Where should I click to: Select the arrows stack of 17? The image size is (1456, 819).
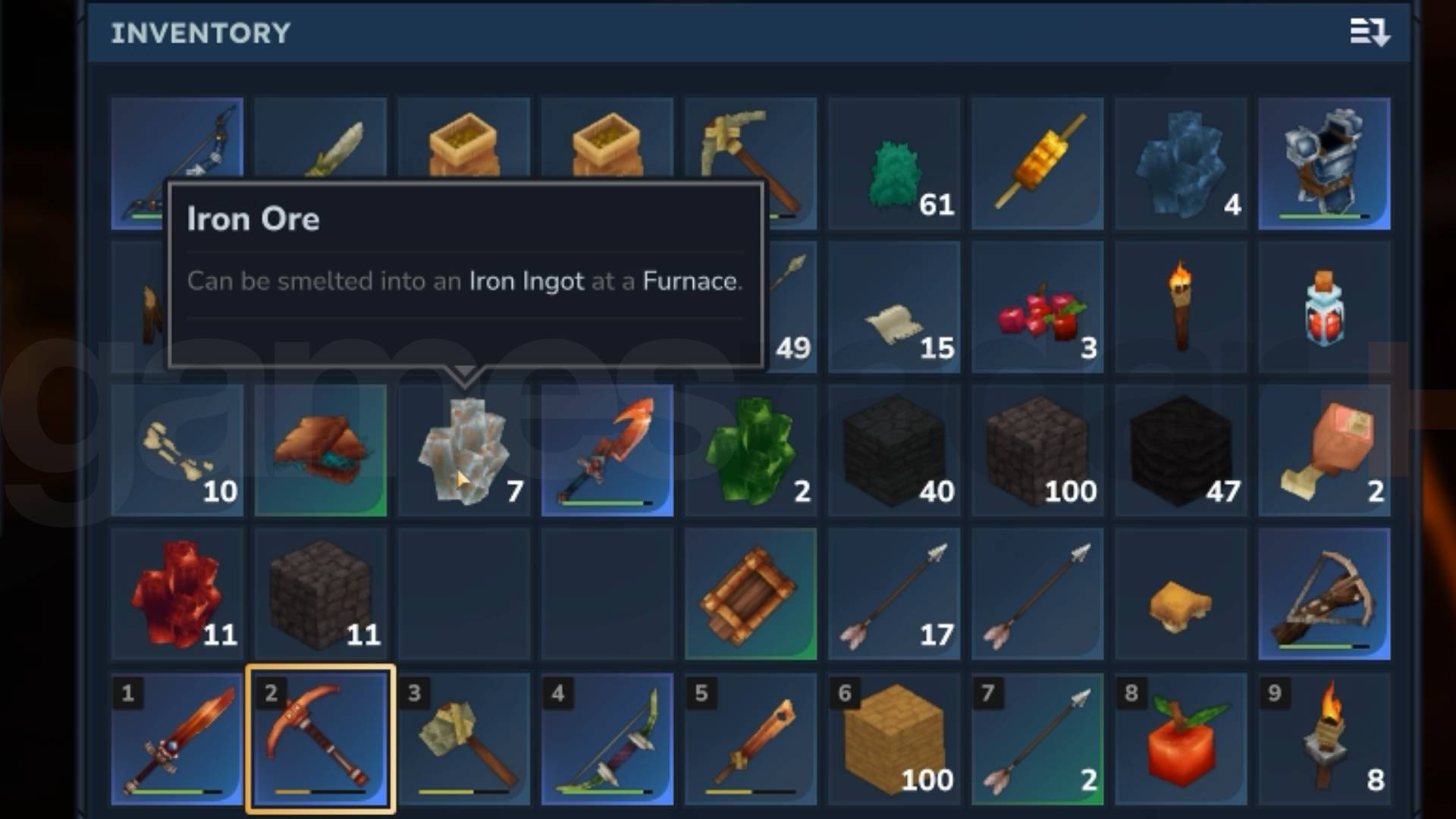(893, 595)
